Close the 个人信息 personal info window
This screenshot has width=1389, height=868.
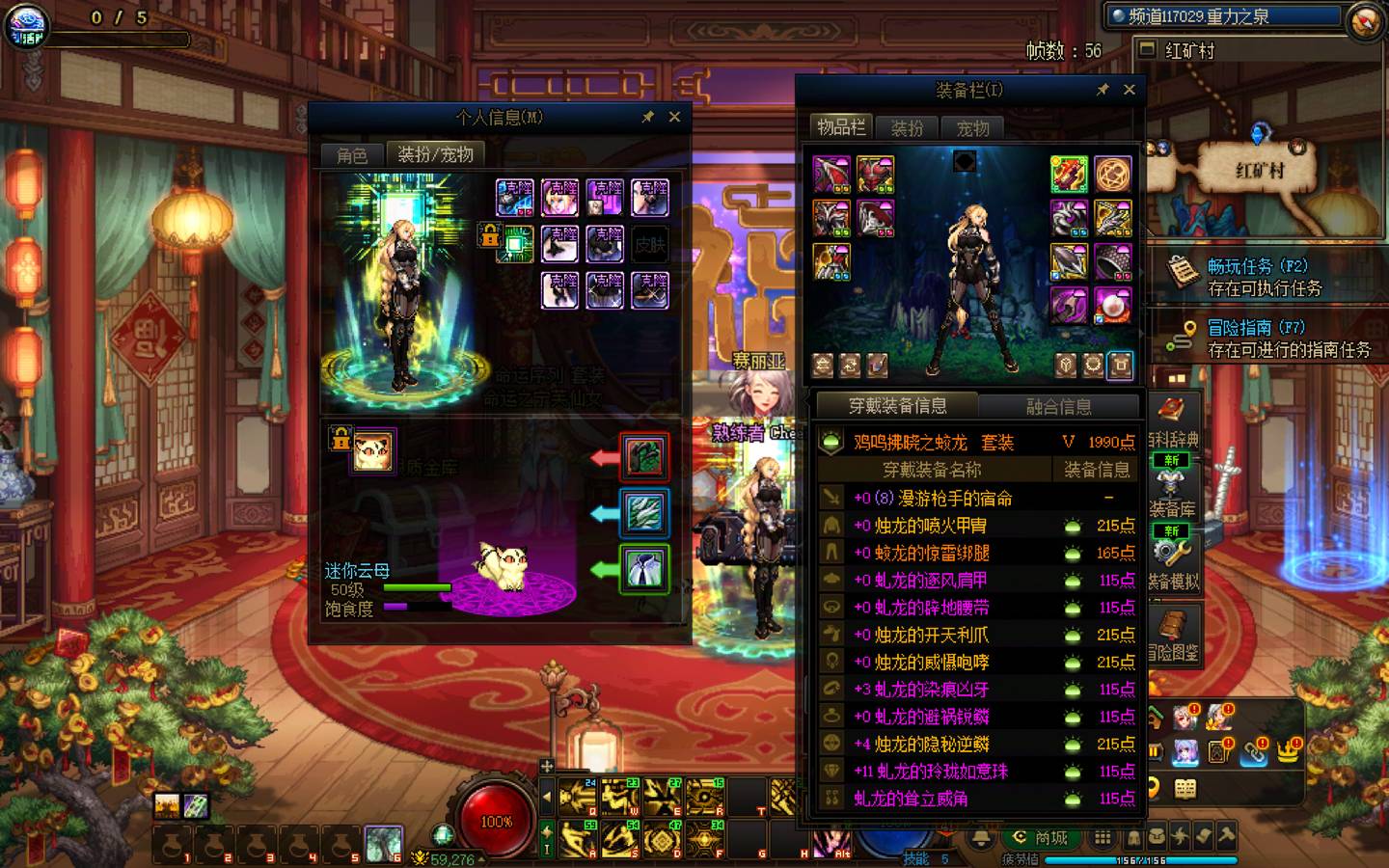click(674, 117)
